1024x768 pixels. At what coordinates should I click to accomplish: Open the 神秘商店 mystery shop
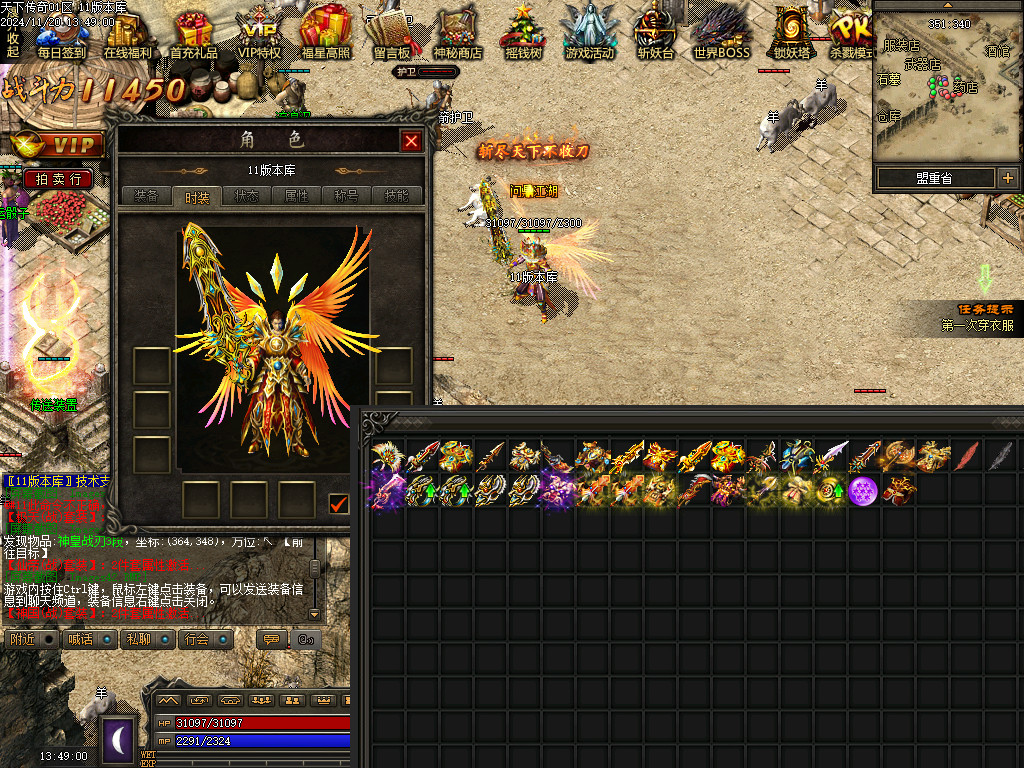click(x=457, y=36)
